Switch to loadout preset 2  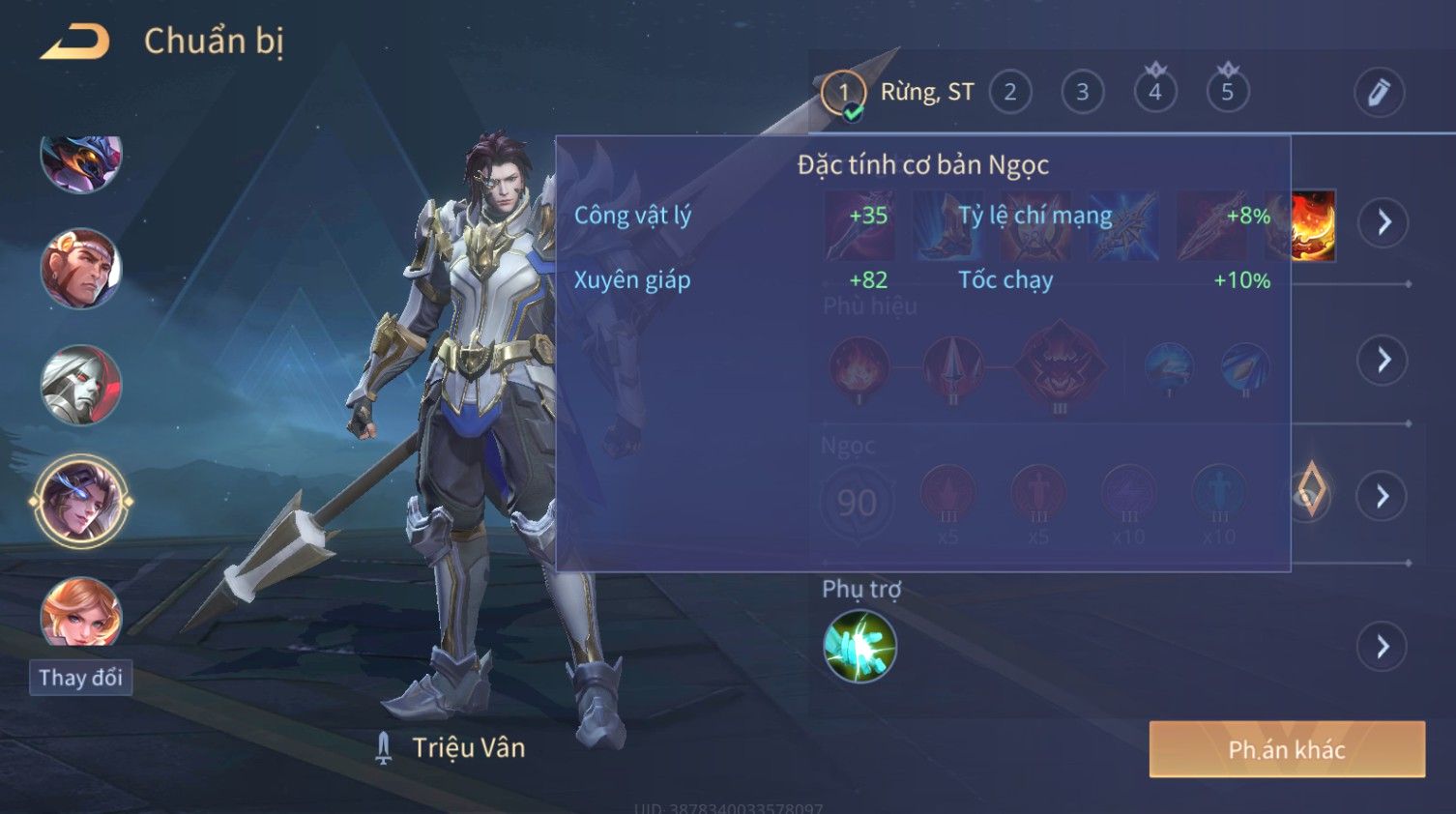pos(1009,93)
